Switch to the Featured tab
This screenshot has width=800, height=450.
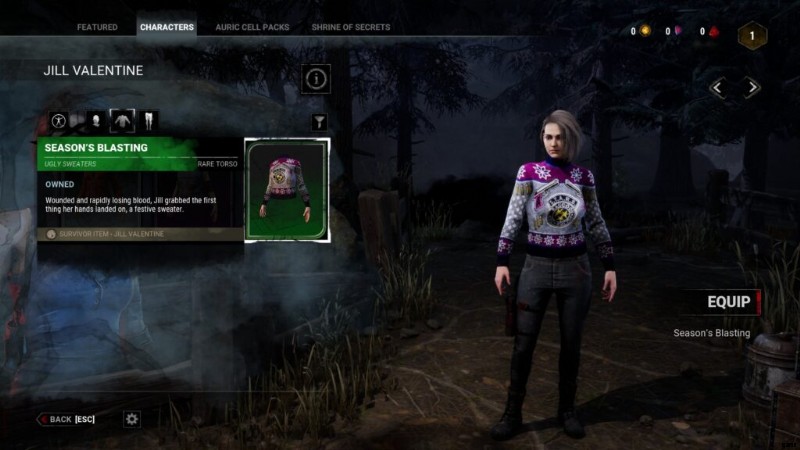[x=97, y=27]
